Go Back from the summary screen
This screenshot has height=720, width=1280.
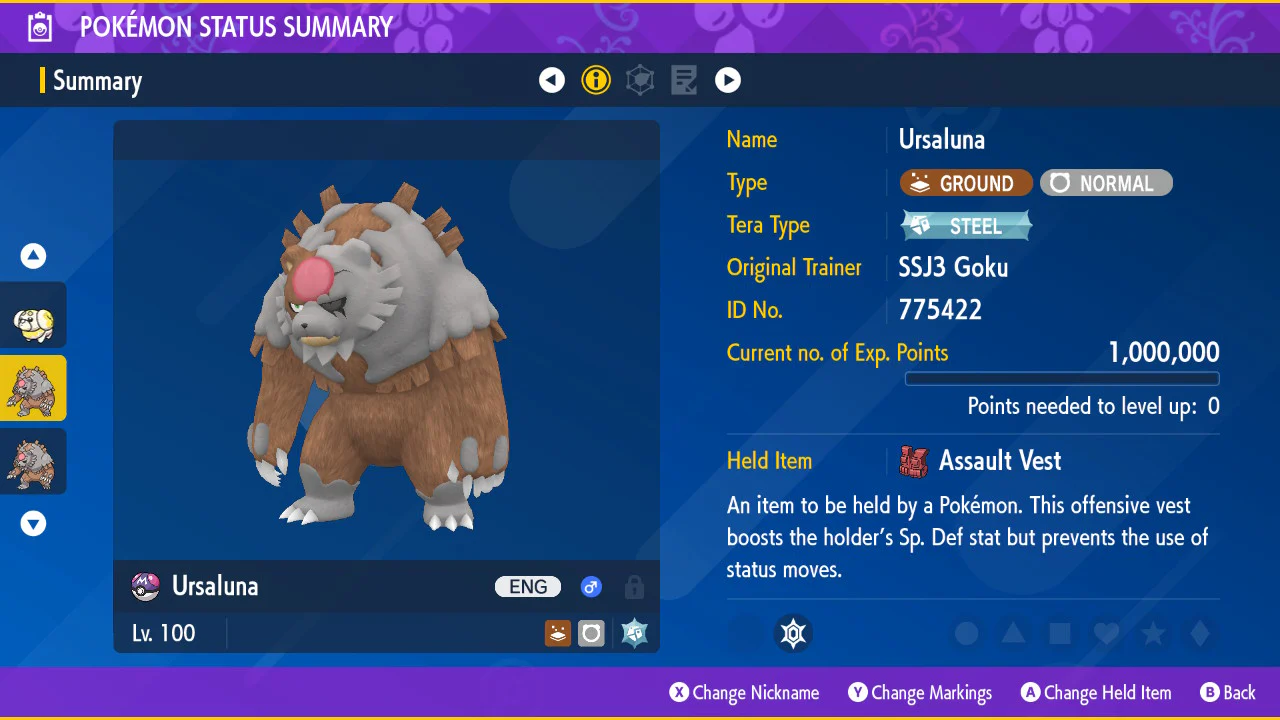click(x=1228, y=692)
